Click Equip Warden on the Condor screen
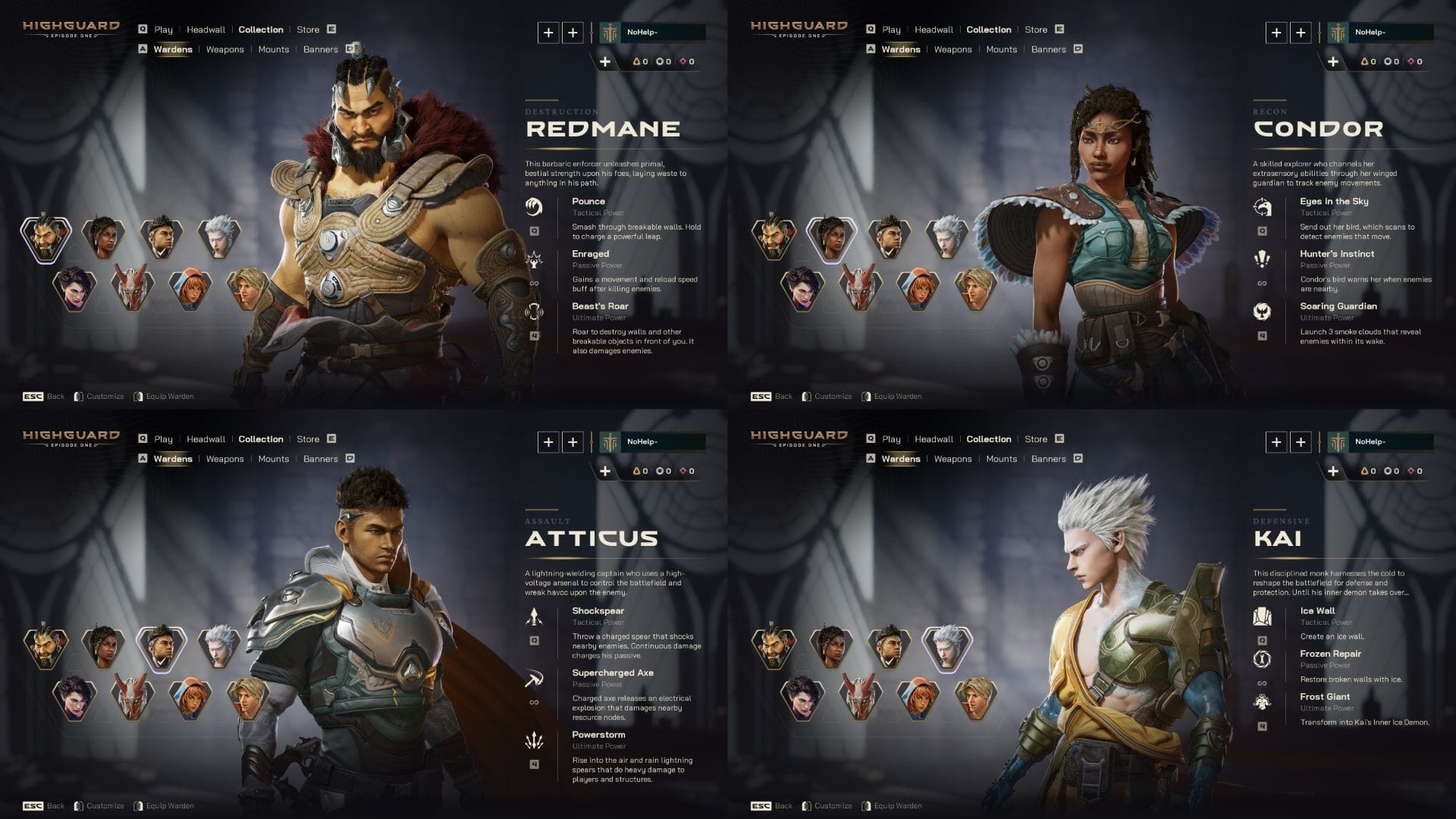The height and width of the screenshot is (819, 1456). (x=898, y=397)
